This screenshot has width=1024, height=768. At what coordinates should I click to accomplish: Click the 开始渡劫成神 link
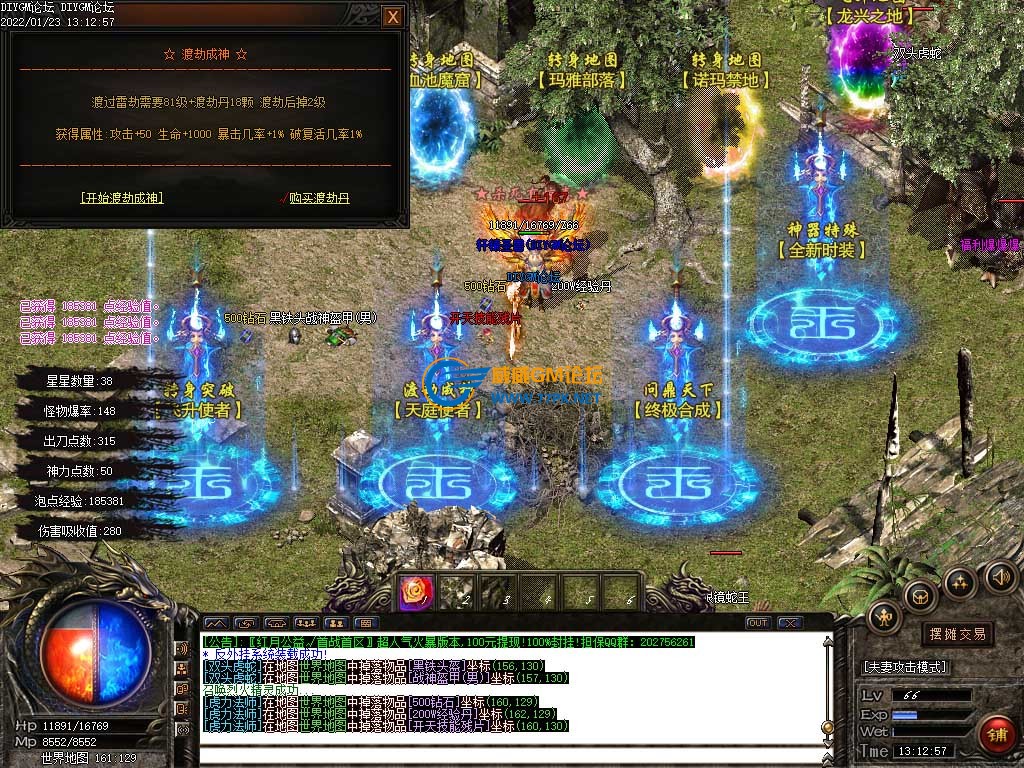[x=121, y=198]
